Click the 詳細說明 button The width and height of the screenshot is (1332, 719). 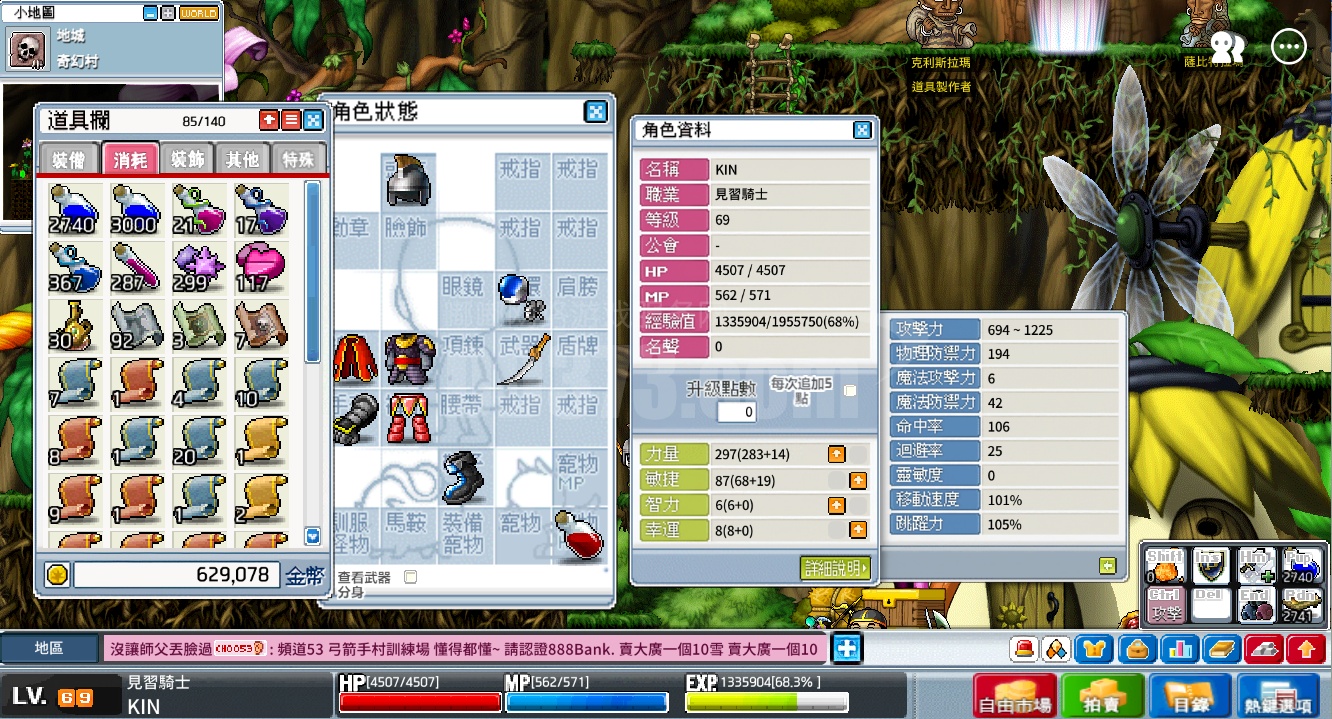(835, 568)
